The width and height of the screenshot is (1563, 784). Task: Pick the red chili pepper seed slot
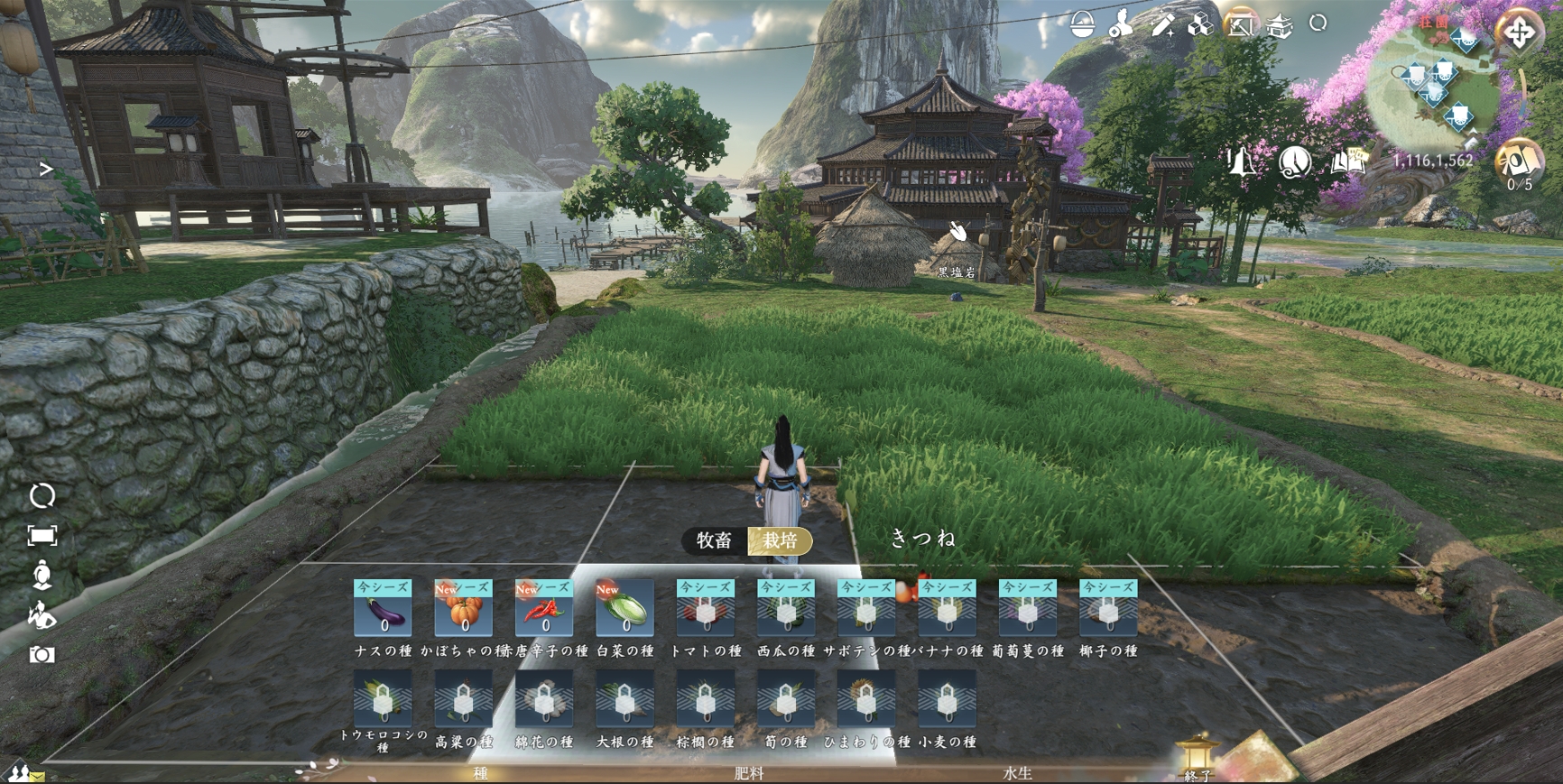tap(543, 609)
